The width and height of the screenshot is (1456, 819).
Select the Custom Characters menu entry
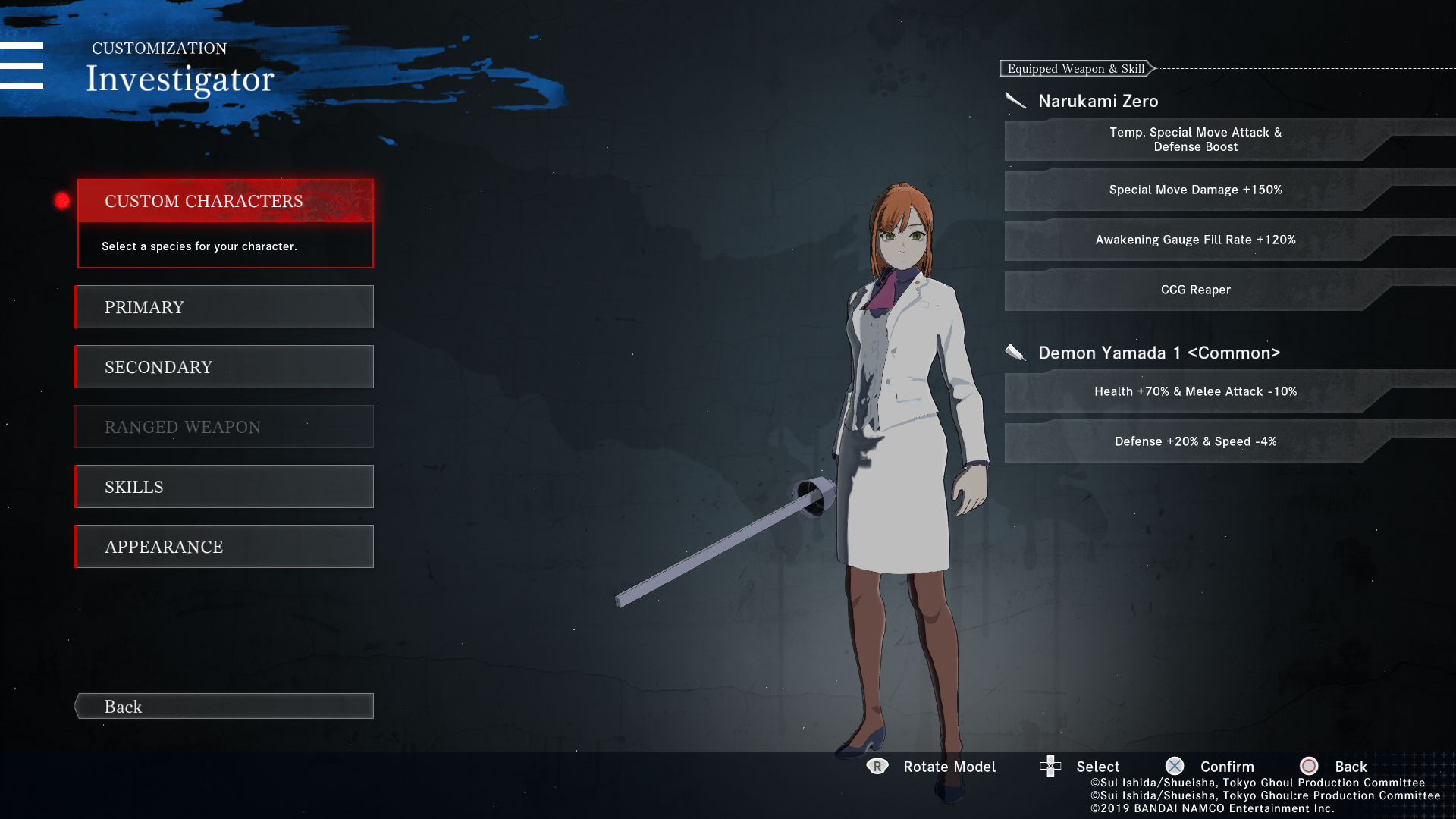225,201
